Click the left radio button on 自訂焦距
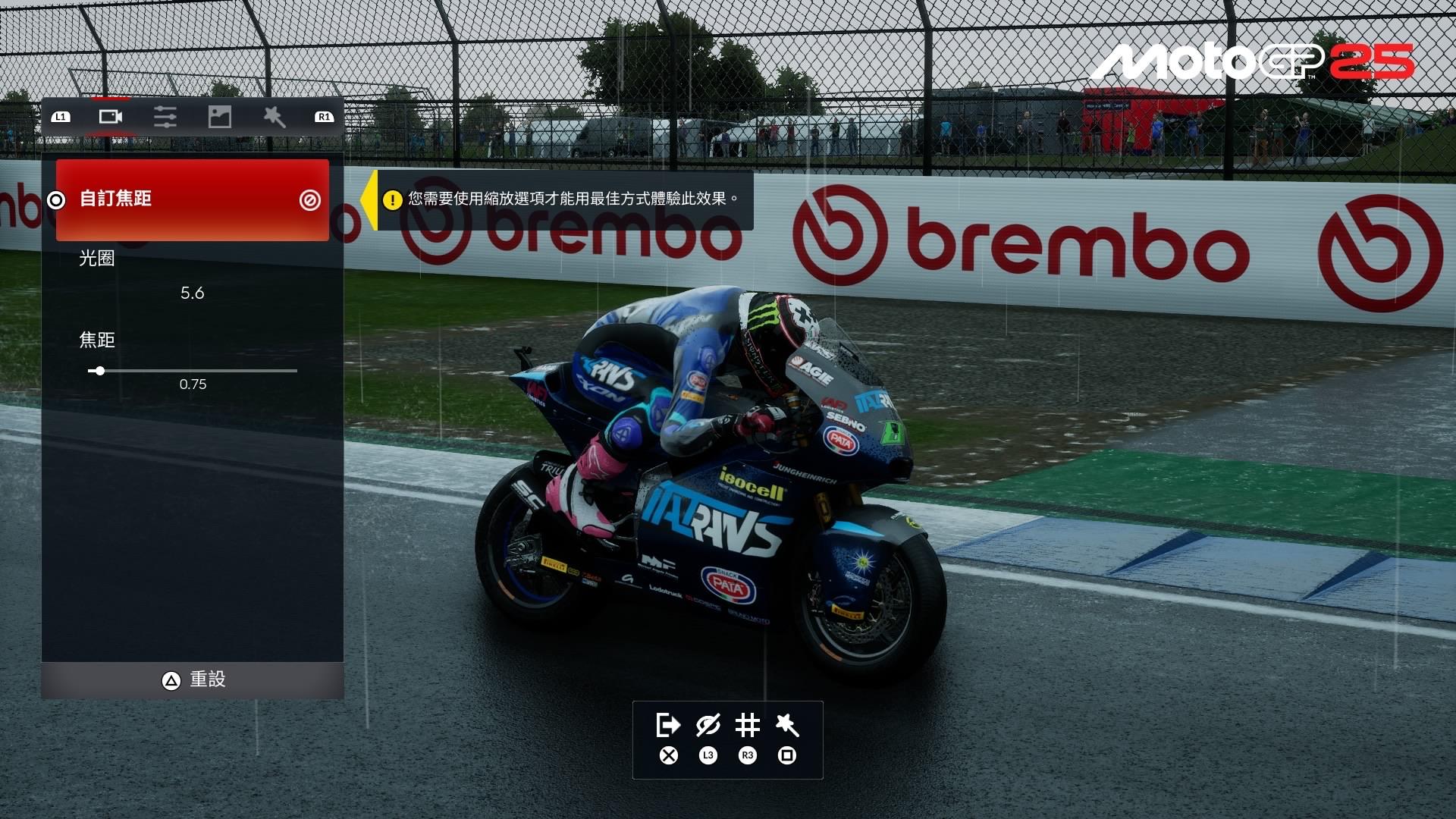This screenshot has width=1456, height=819. (55, 200)
